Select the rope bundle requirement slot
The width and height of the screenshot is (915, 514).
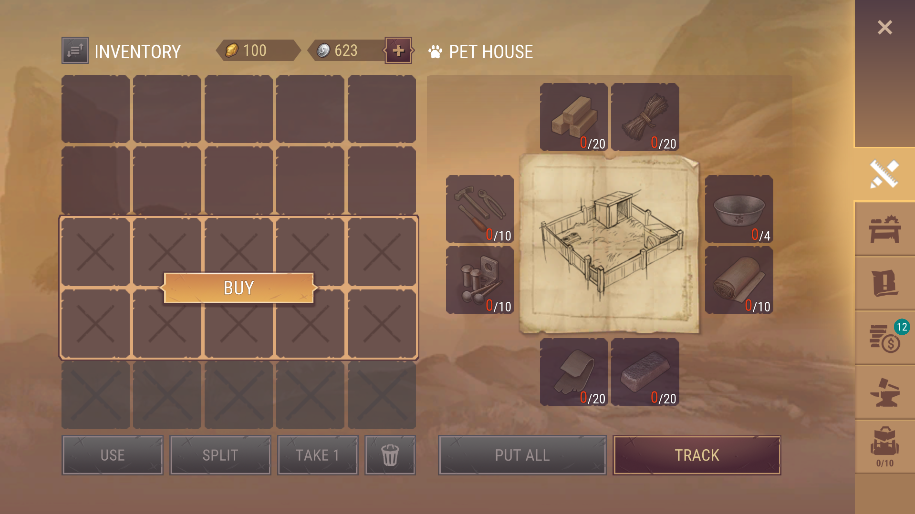[x=645, y=117]
